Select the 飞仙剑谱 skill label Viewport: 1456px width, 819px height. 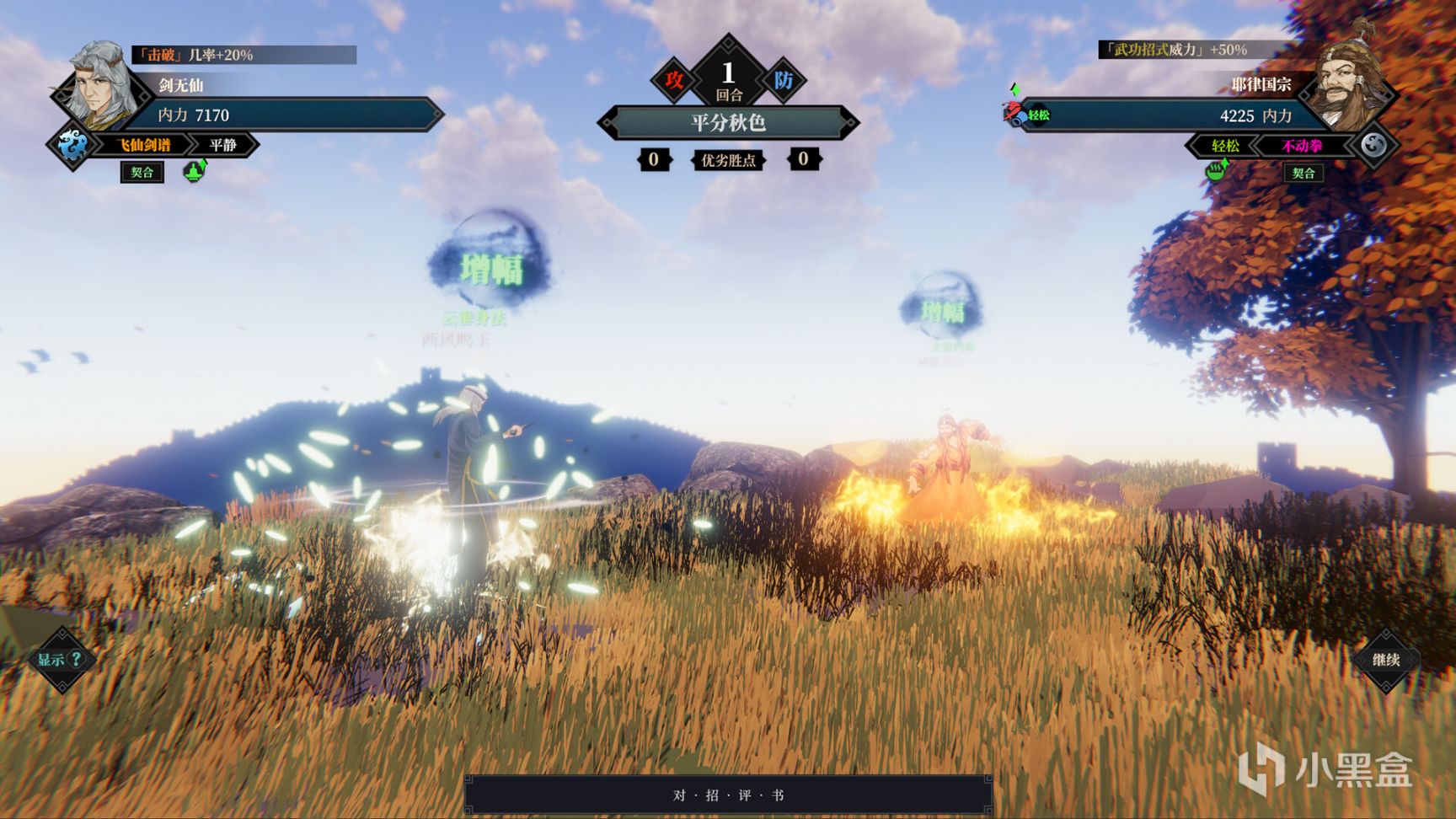(x=144, y=145)
